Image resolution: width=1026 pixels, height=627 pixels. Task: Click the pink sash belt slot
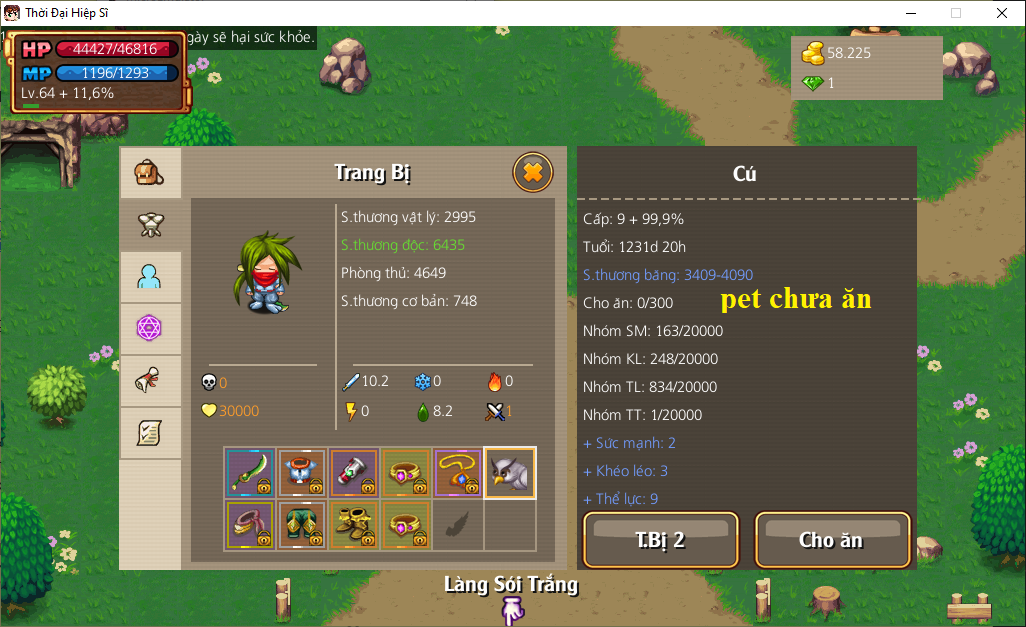click(250, 525)
